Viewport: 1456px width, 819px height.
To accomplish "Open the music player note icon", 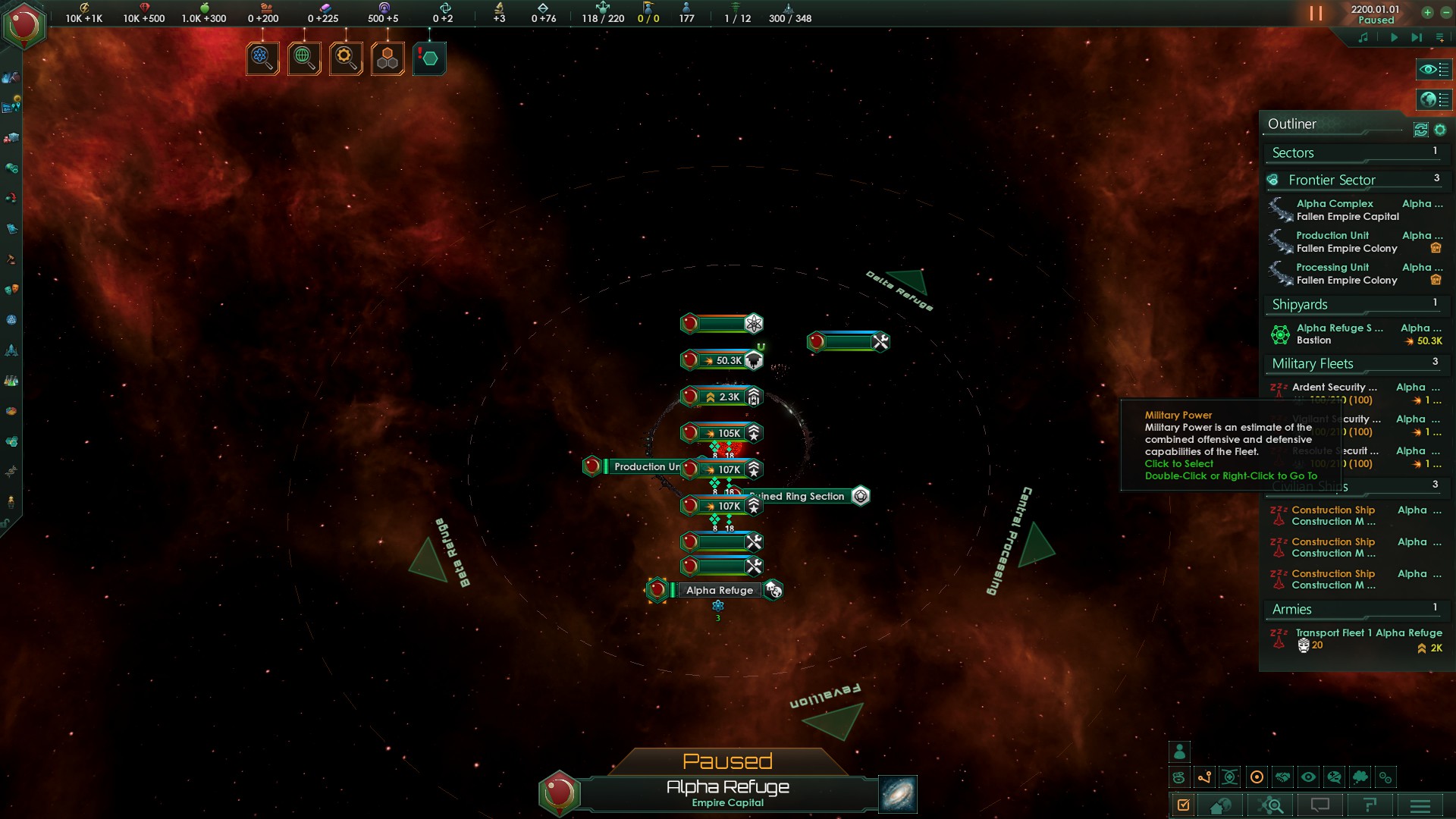I will point(1363,37).
